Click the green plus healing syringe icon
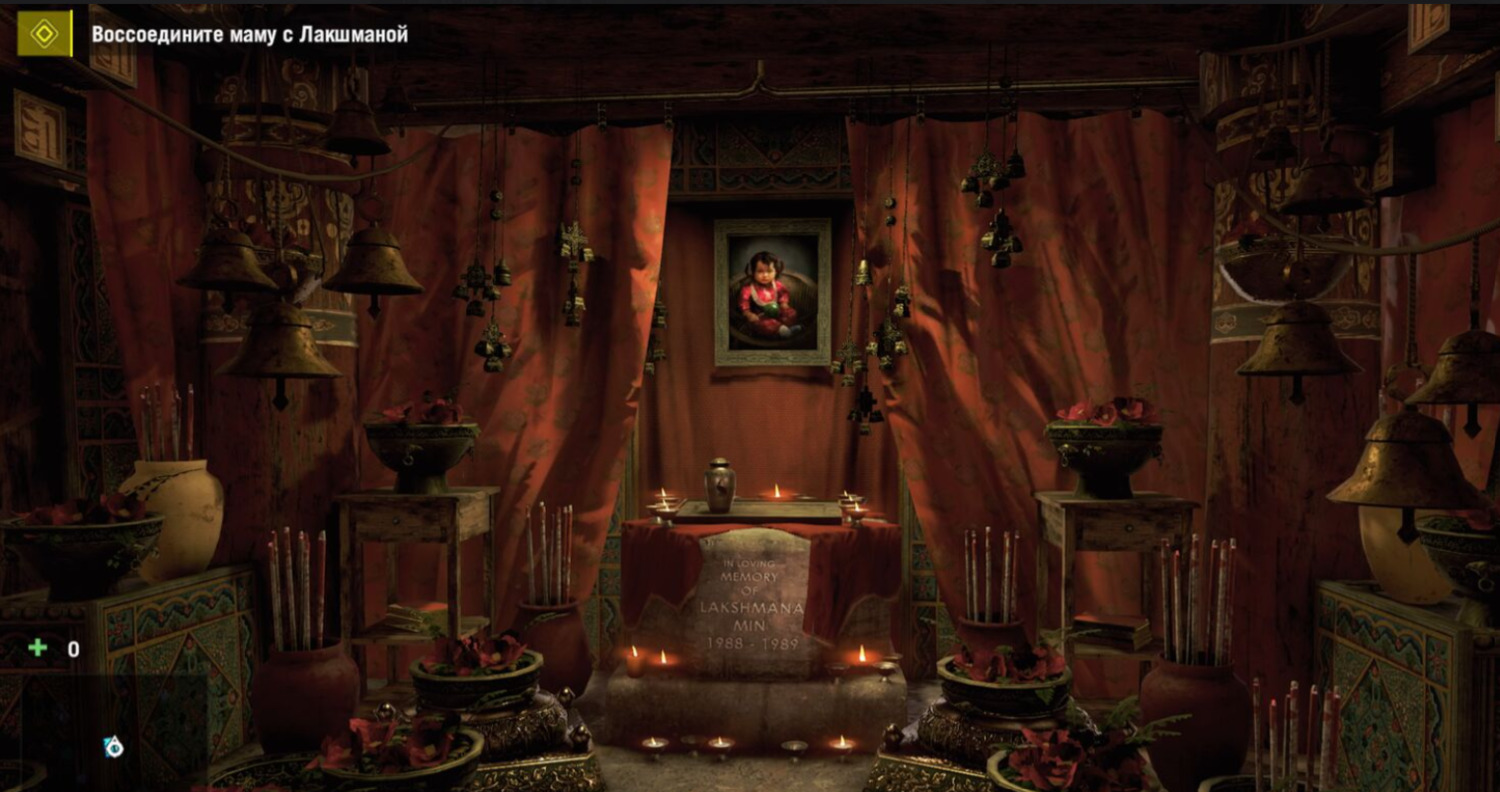 38,648
